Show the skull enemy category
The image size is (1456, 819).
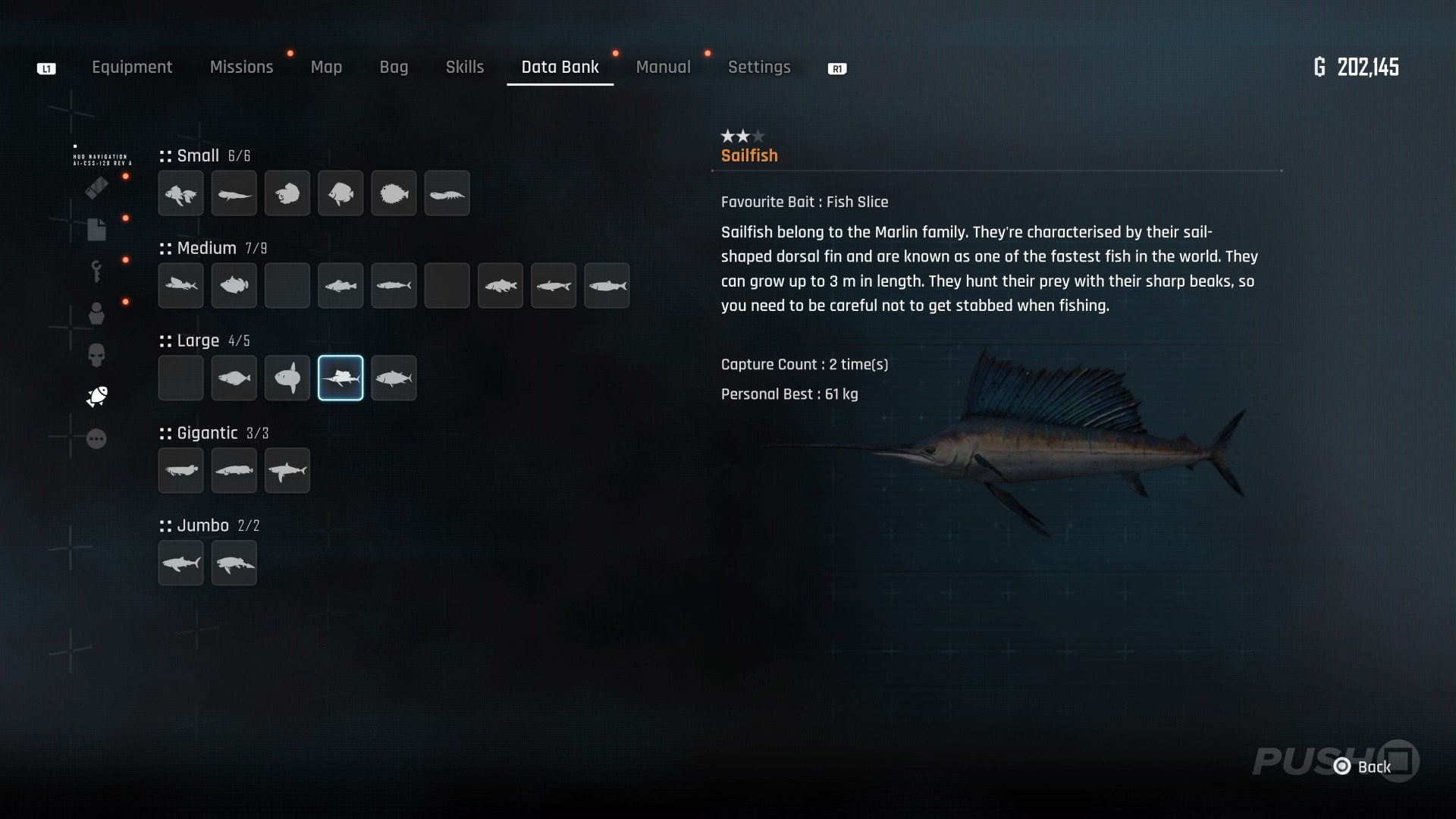tap(96, 354)
